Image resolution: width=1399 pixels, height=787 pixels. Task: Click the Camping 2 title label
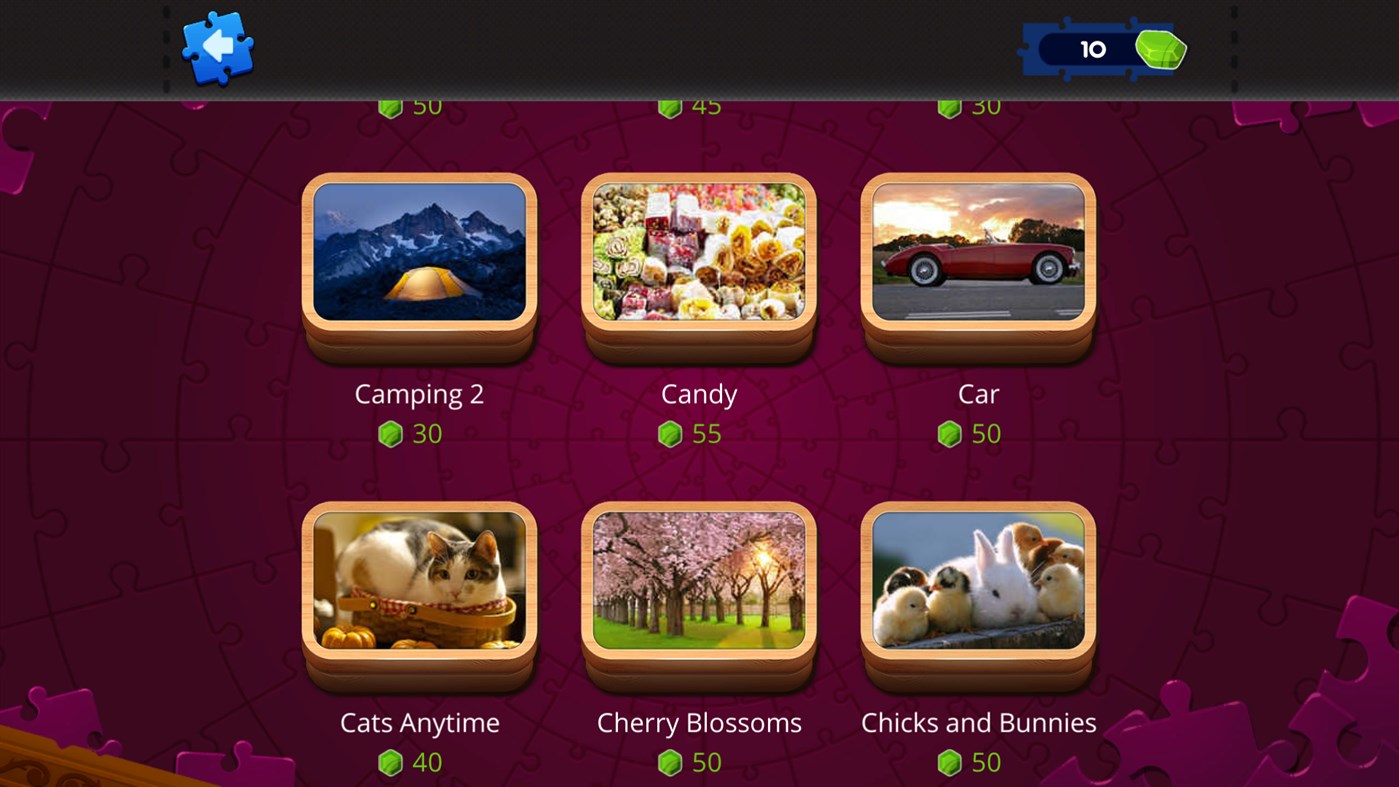418,393
